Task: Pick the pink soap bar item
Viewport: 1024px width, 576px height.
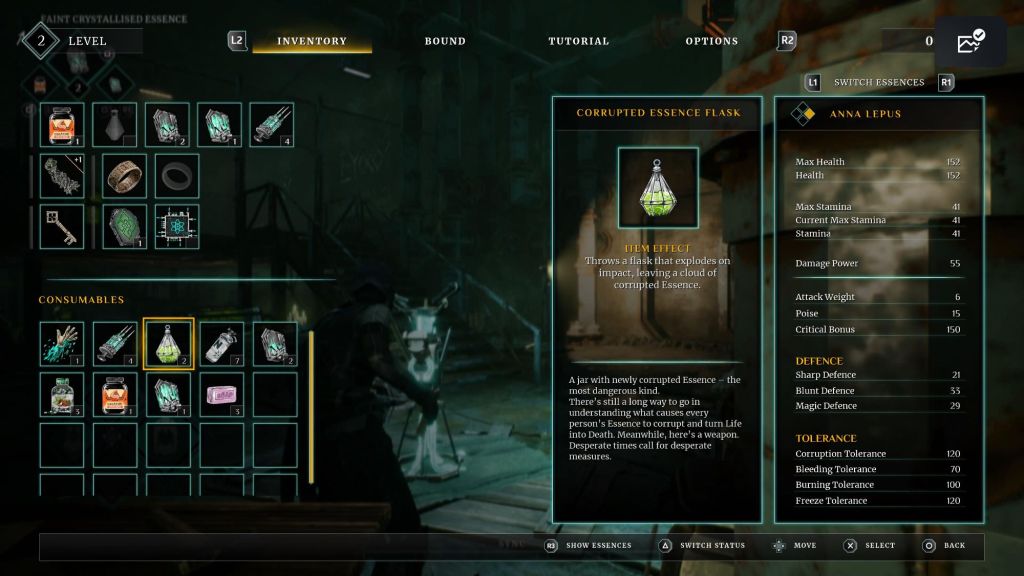Action: (221, 394)
